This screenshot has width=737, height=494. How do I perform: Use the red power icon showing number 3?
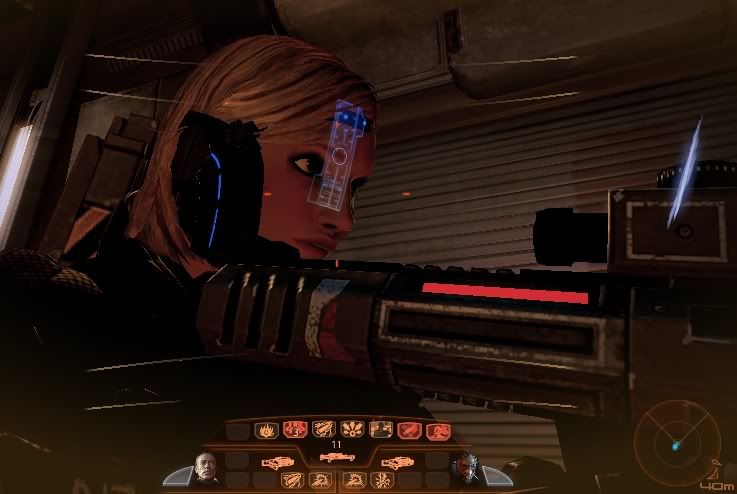tap(294, 430)
